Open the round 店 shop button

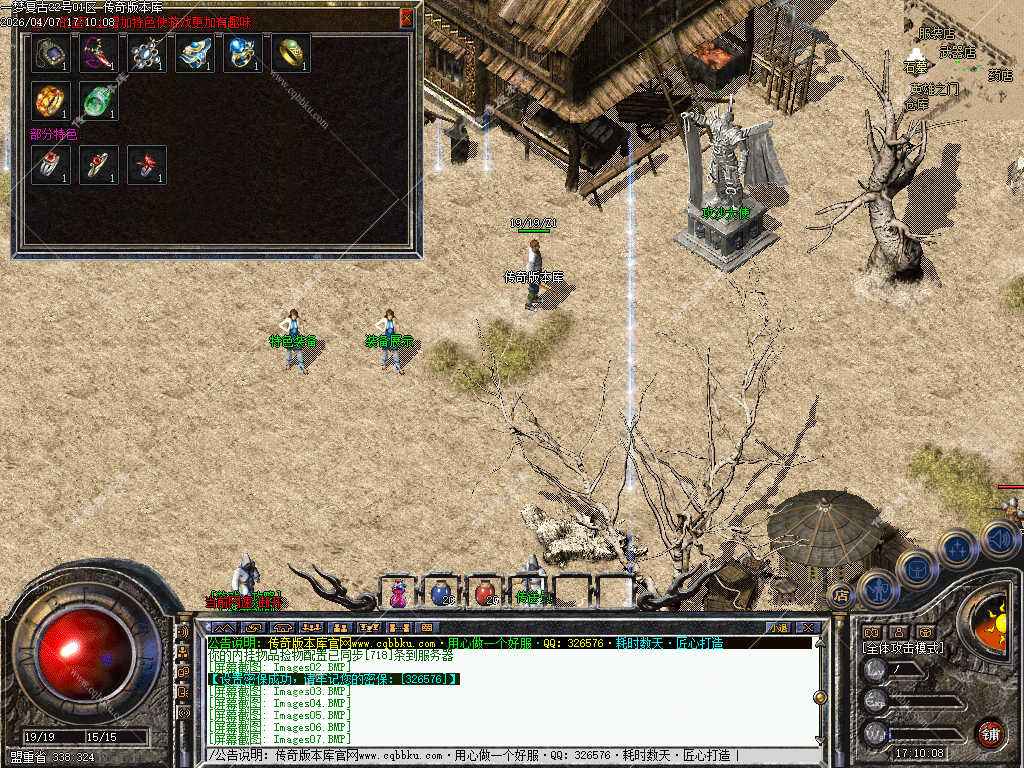pos(841,596)
